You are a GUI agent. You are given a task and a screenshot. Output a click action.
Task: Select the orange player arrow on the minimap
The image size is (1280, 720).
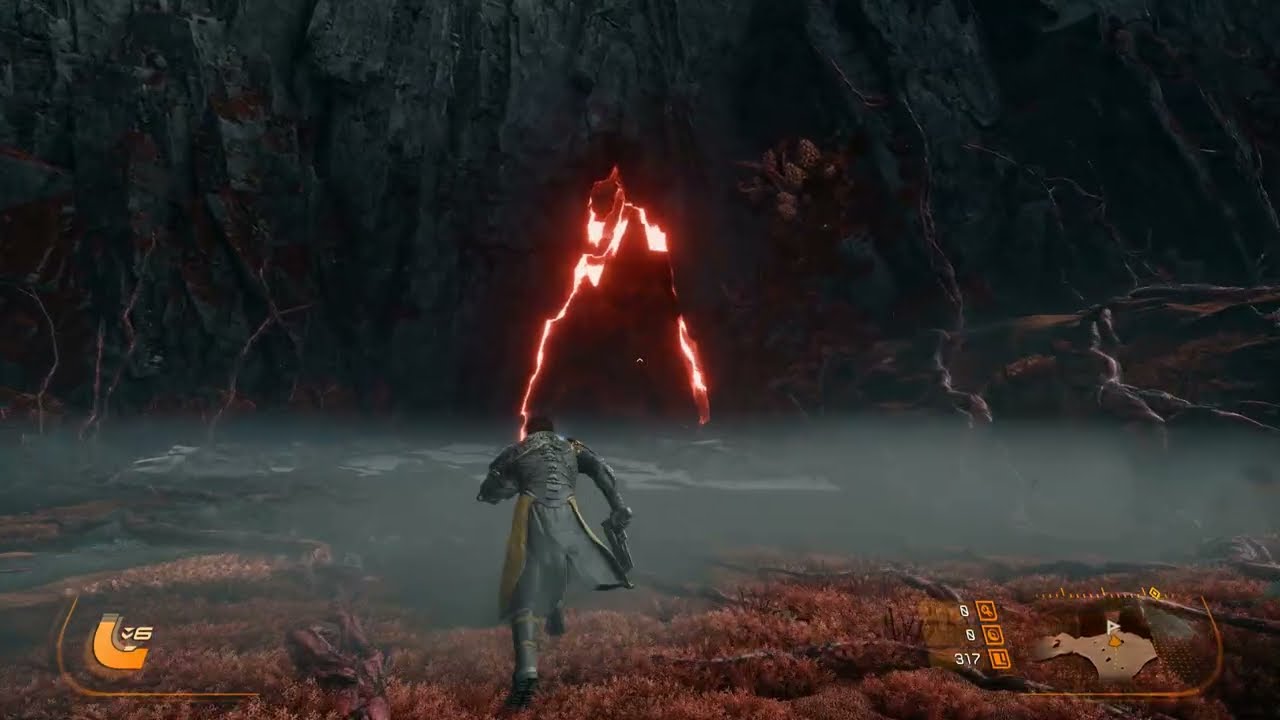[1115, 641]
